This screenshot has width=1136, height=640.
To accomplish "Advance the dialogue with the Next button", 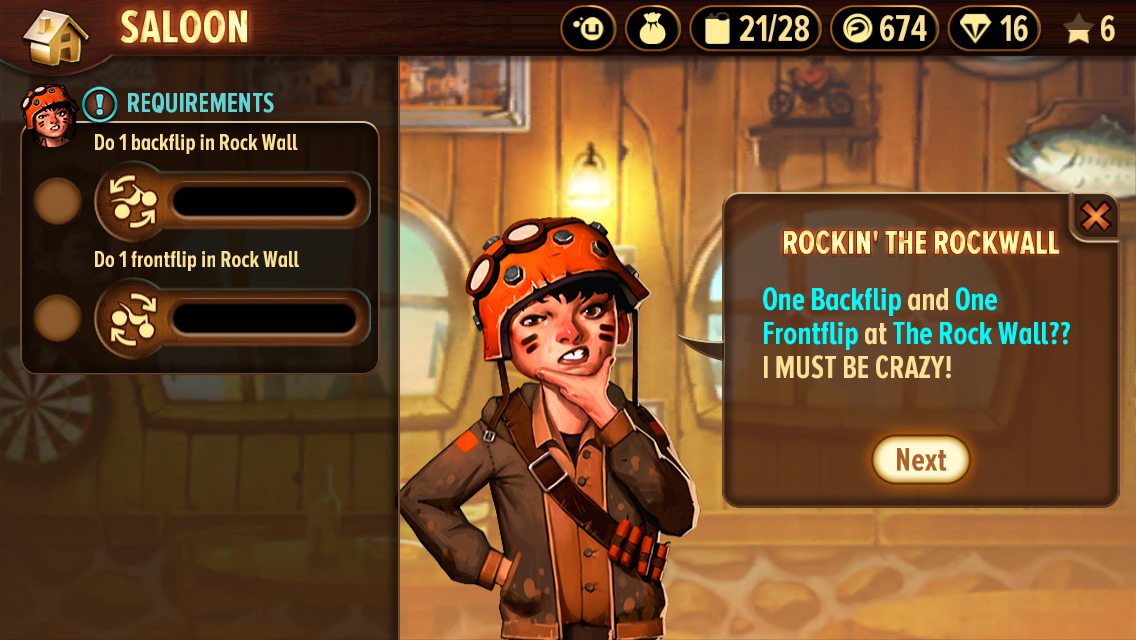I will 921,460.
